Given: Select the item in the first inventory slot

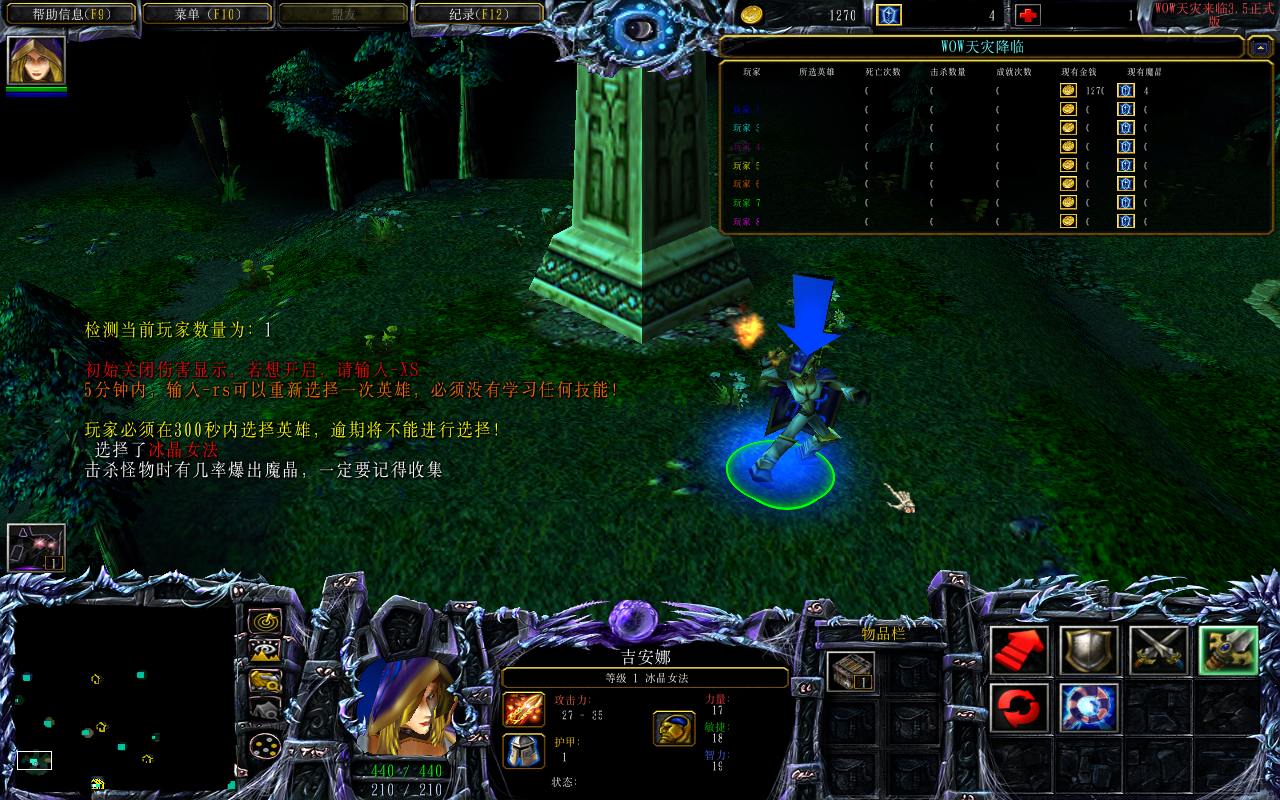Looking at the screenshot, I should [x=851, y=671].
